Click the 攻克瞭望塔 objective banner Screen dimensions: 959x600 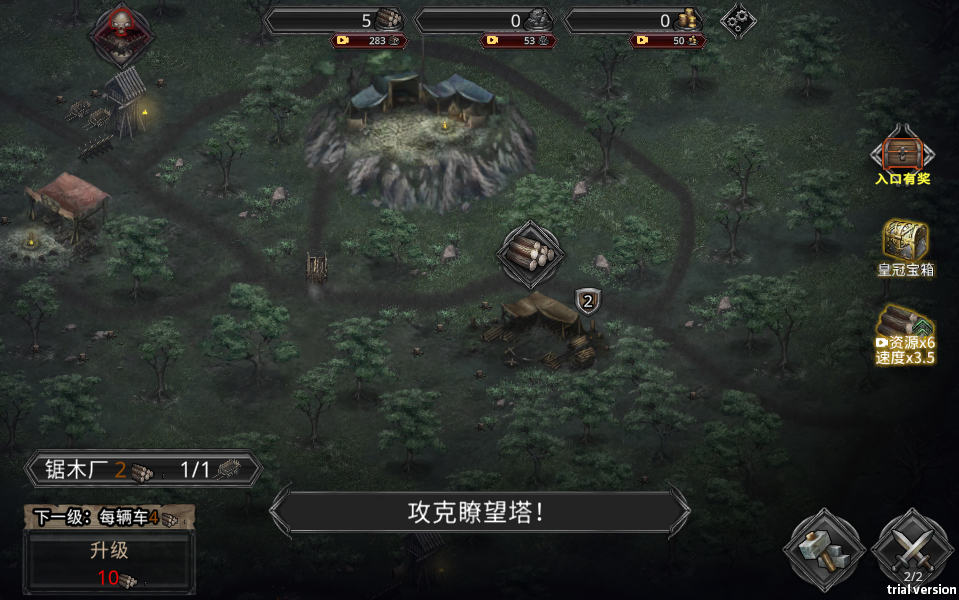tap(479, 513)
